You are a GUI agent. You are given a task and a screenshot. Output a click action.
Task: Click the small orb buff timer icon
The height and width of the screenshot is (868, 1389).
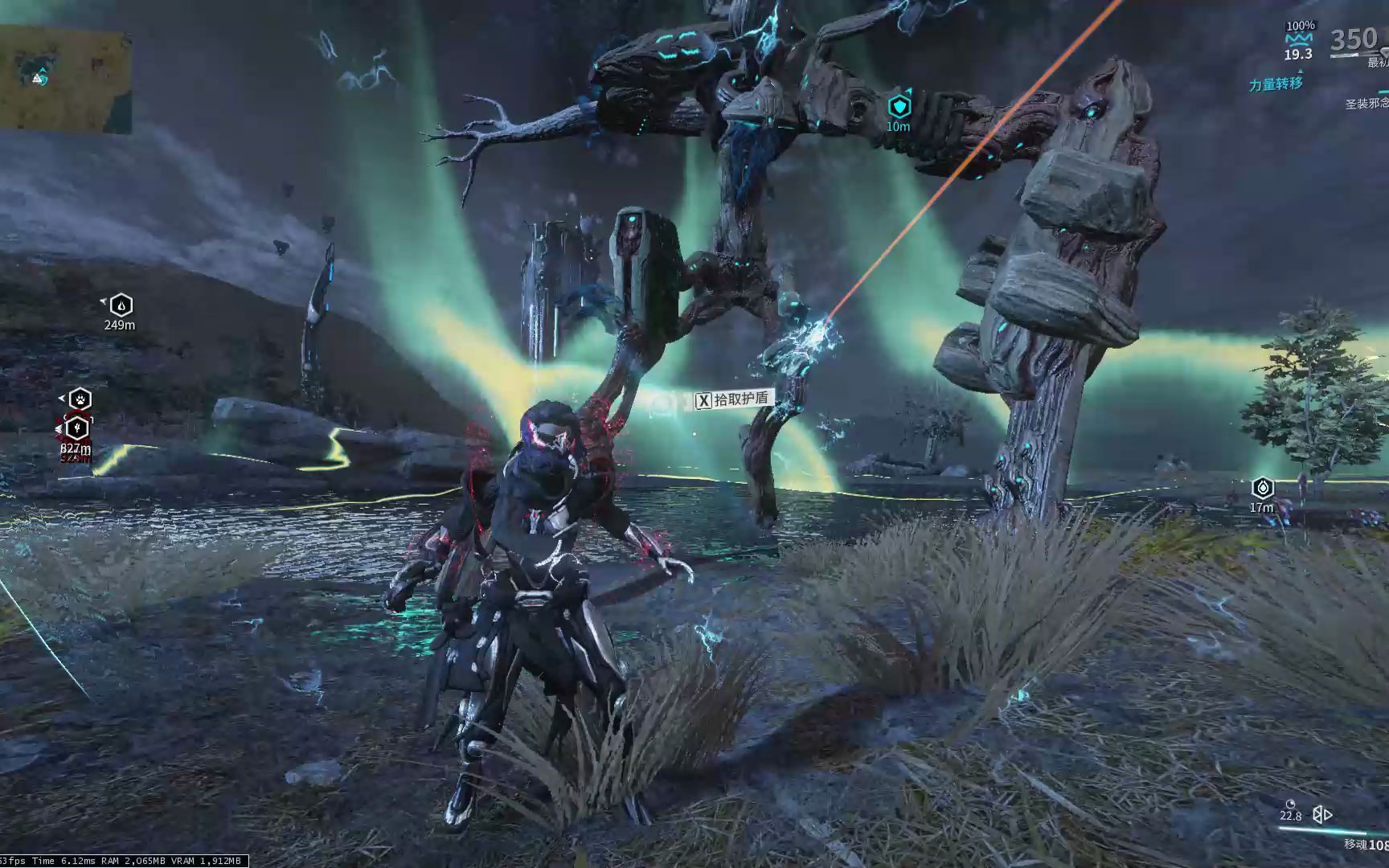1291,804
